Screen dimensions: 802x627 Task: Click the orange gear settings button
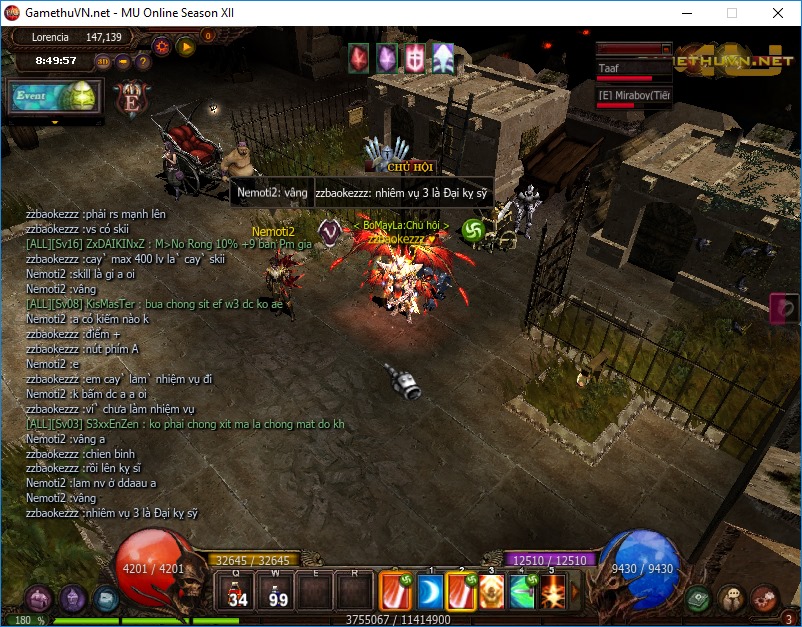pos(162,46)
